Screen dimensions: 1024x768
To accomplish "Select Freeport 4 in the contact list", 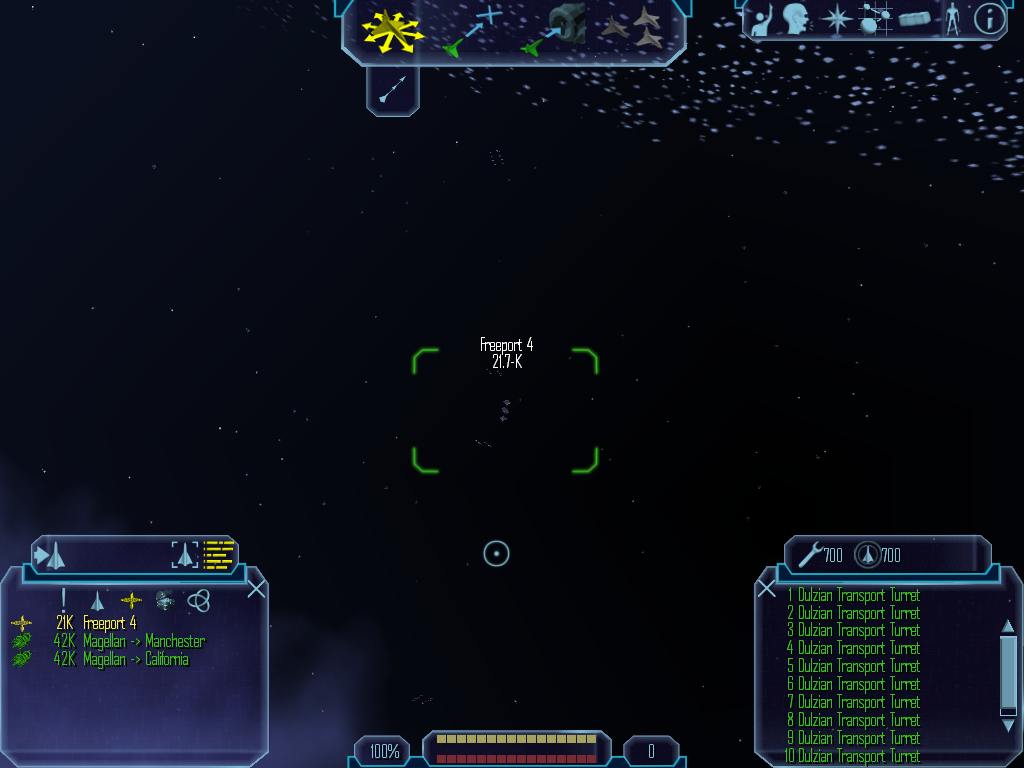I will point(109,623).
